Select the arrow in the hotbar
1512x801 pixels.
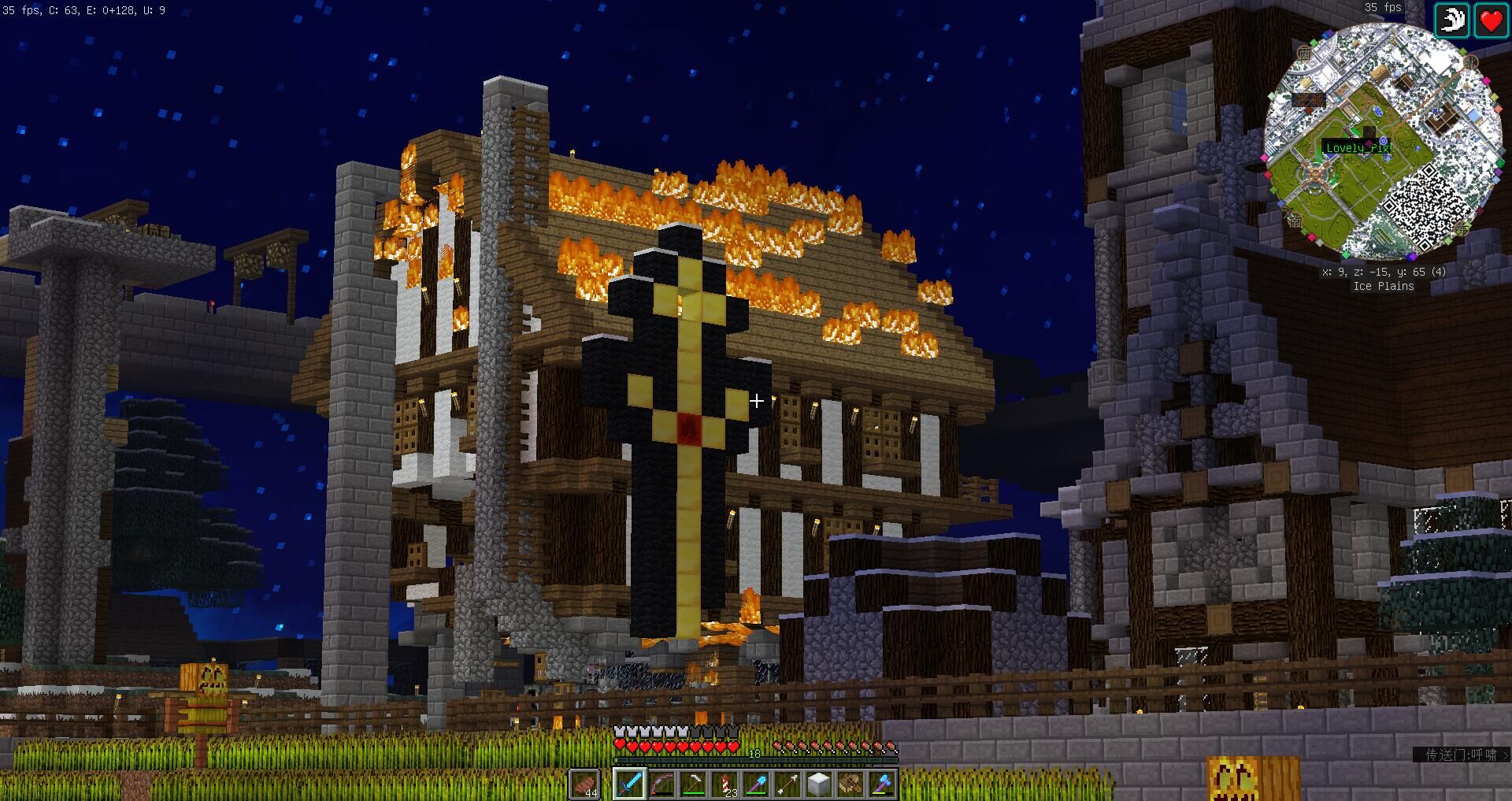click(x=787, y=784)
